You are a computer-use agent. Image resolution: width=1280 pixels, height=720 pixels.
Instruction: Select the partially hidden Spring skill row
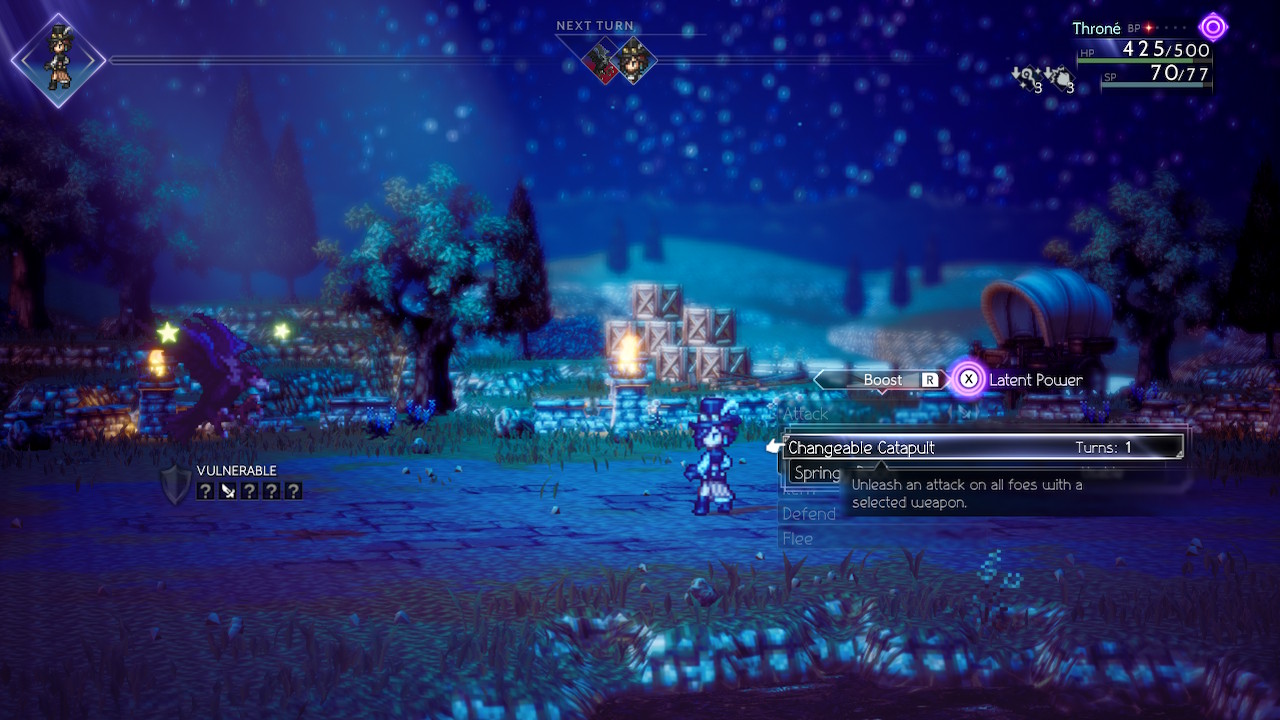click(x=817, y=473)
